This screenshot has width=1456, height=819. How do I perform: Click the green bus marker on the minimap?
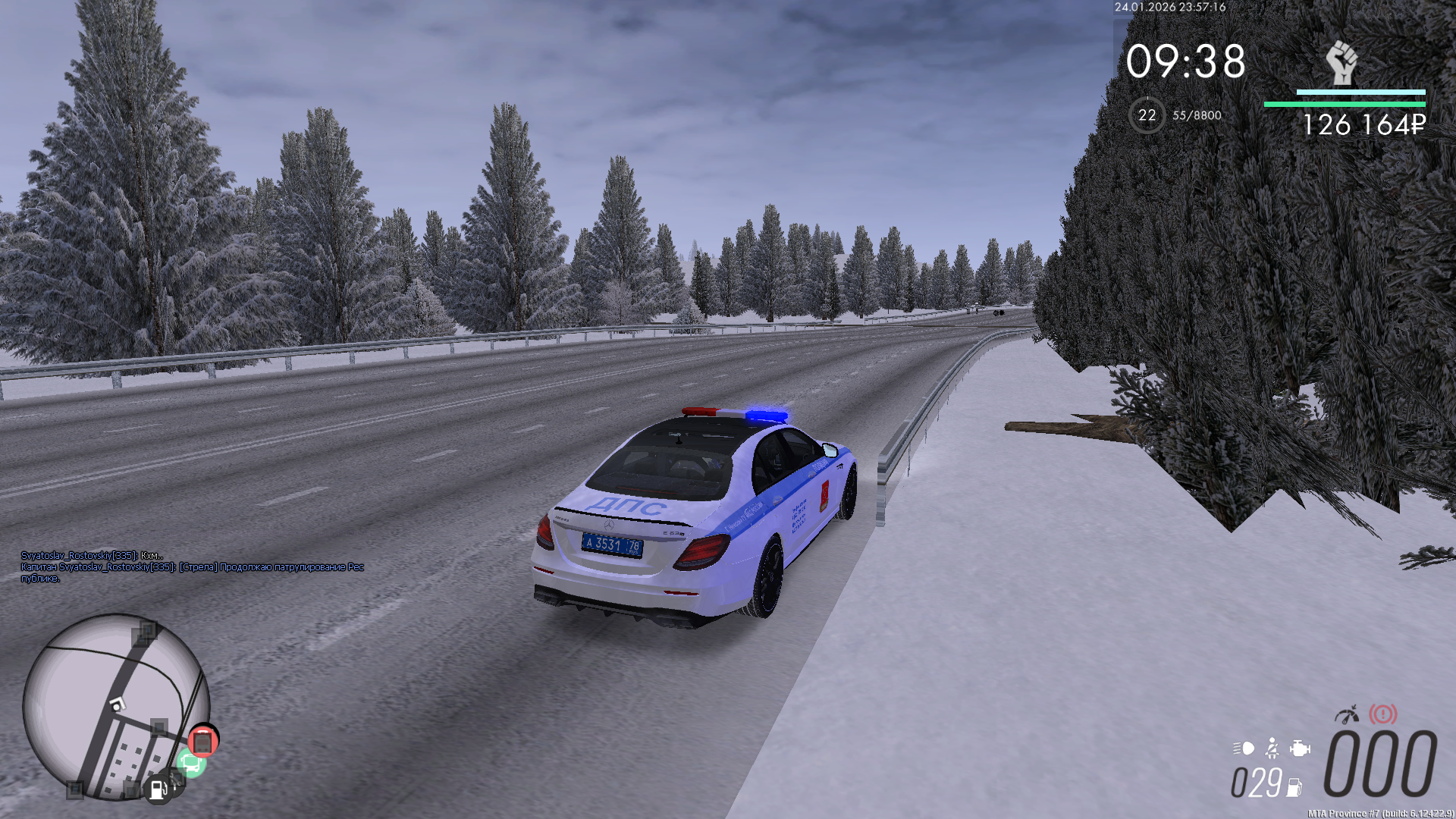pos(190,762)
